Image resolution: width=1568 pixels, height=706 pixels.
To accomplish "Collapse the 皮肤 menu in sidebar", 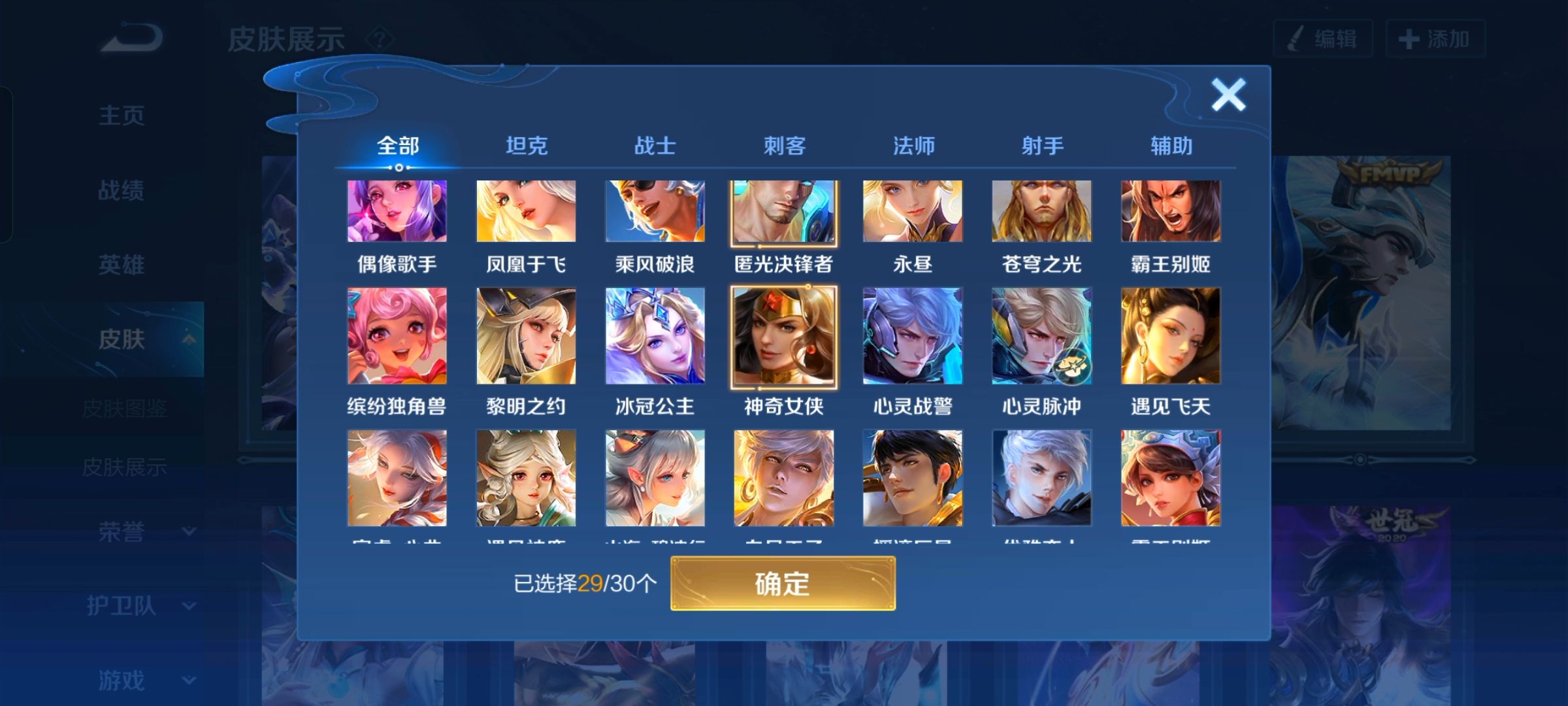I will [121, 339].
